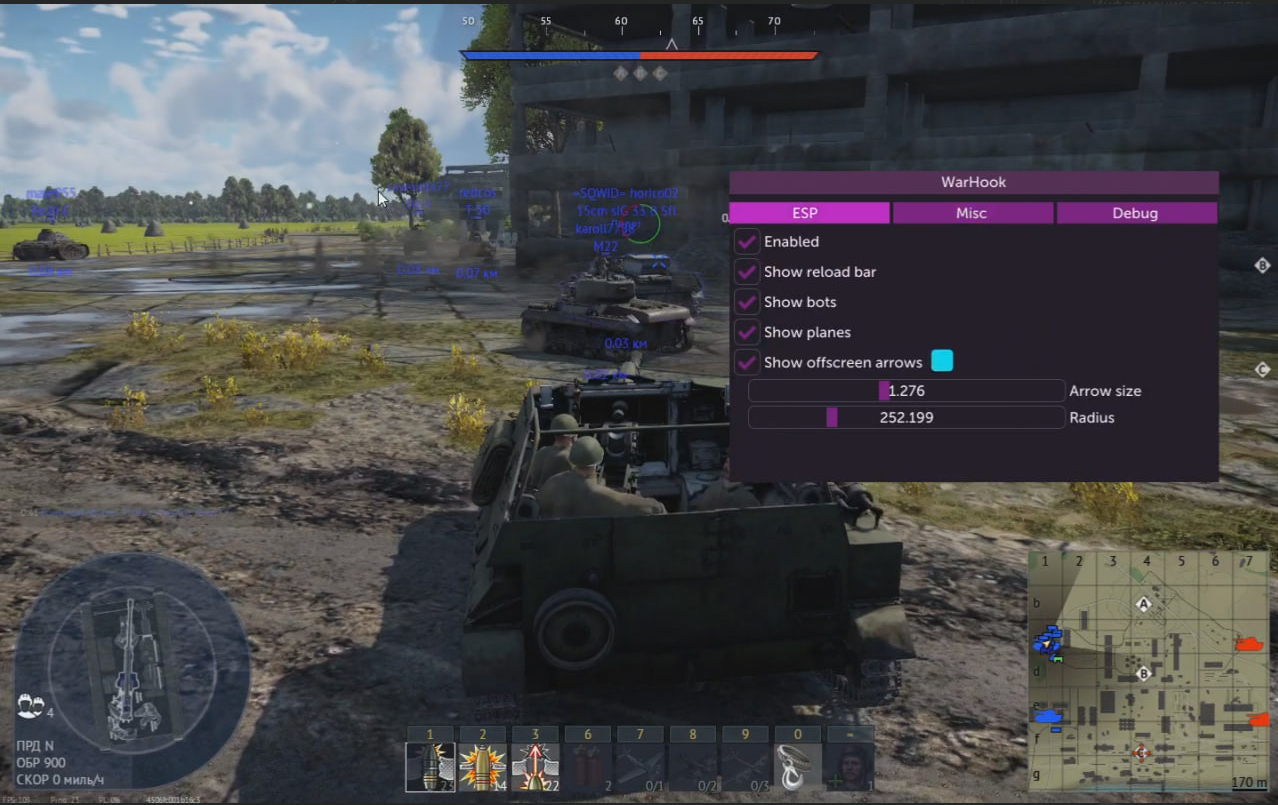Adjust the Radius slider

point(905,417)
